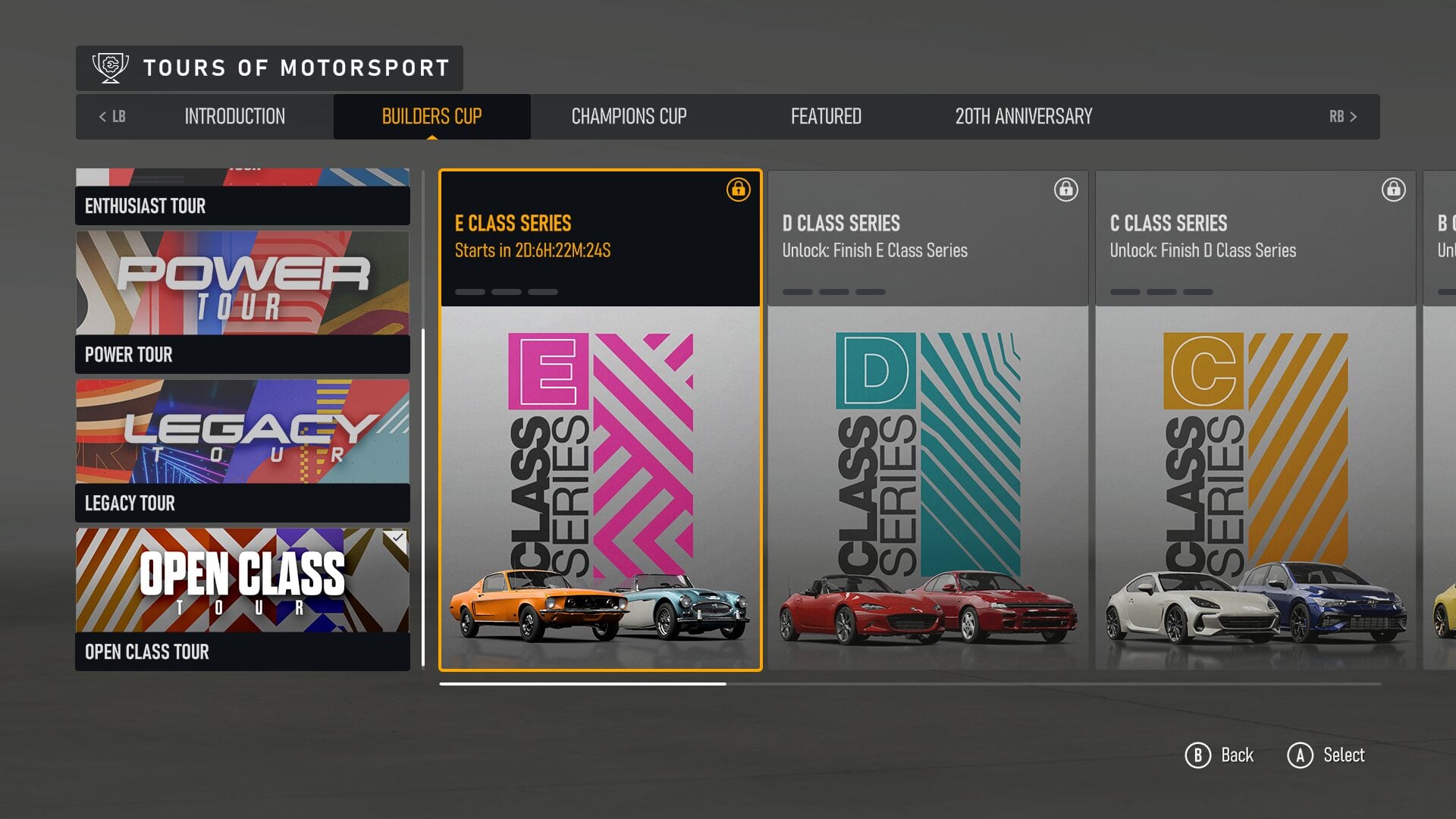The width and height of the screenshot is (1456, 819).
Task: Click the lock icon on E Class Series card
Action: tap(738, 191)
